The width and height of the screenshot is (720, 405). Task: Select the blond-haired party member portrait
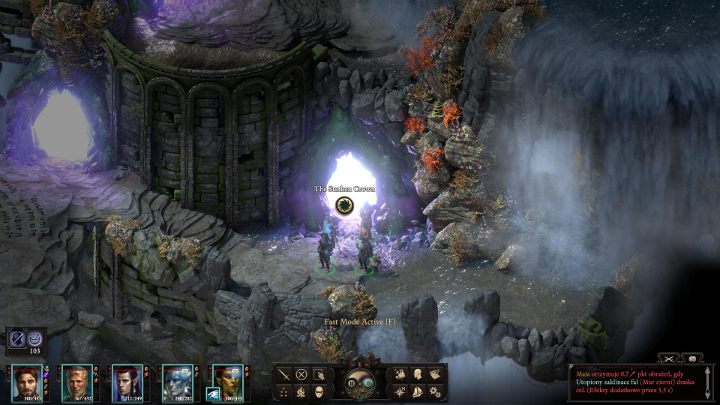(77, 381)
